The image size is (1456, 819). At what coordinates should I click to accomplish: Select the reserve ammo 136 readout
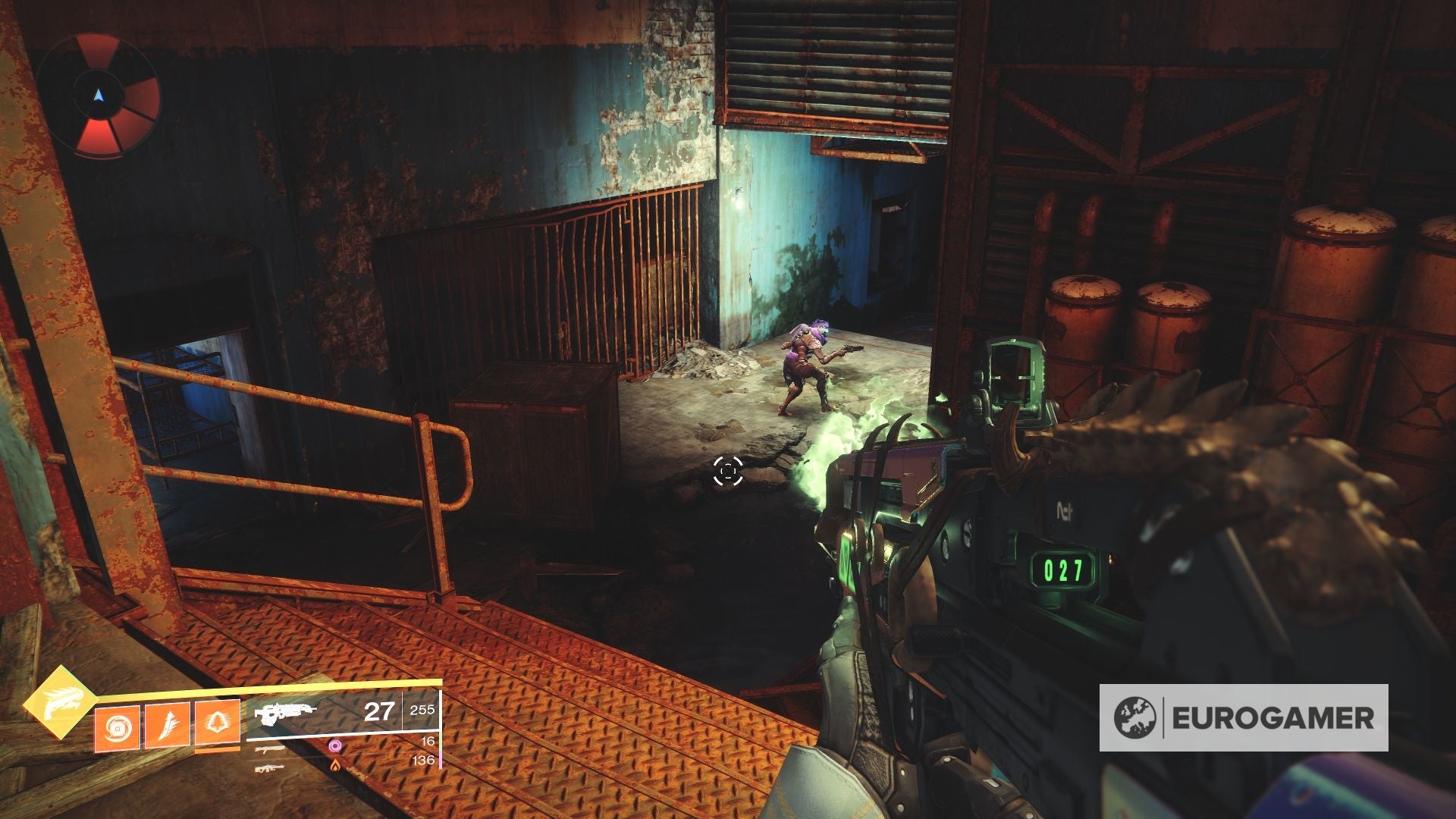click(x=423, y=760)
